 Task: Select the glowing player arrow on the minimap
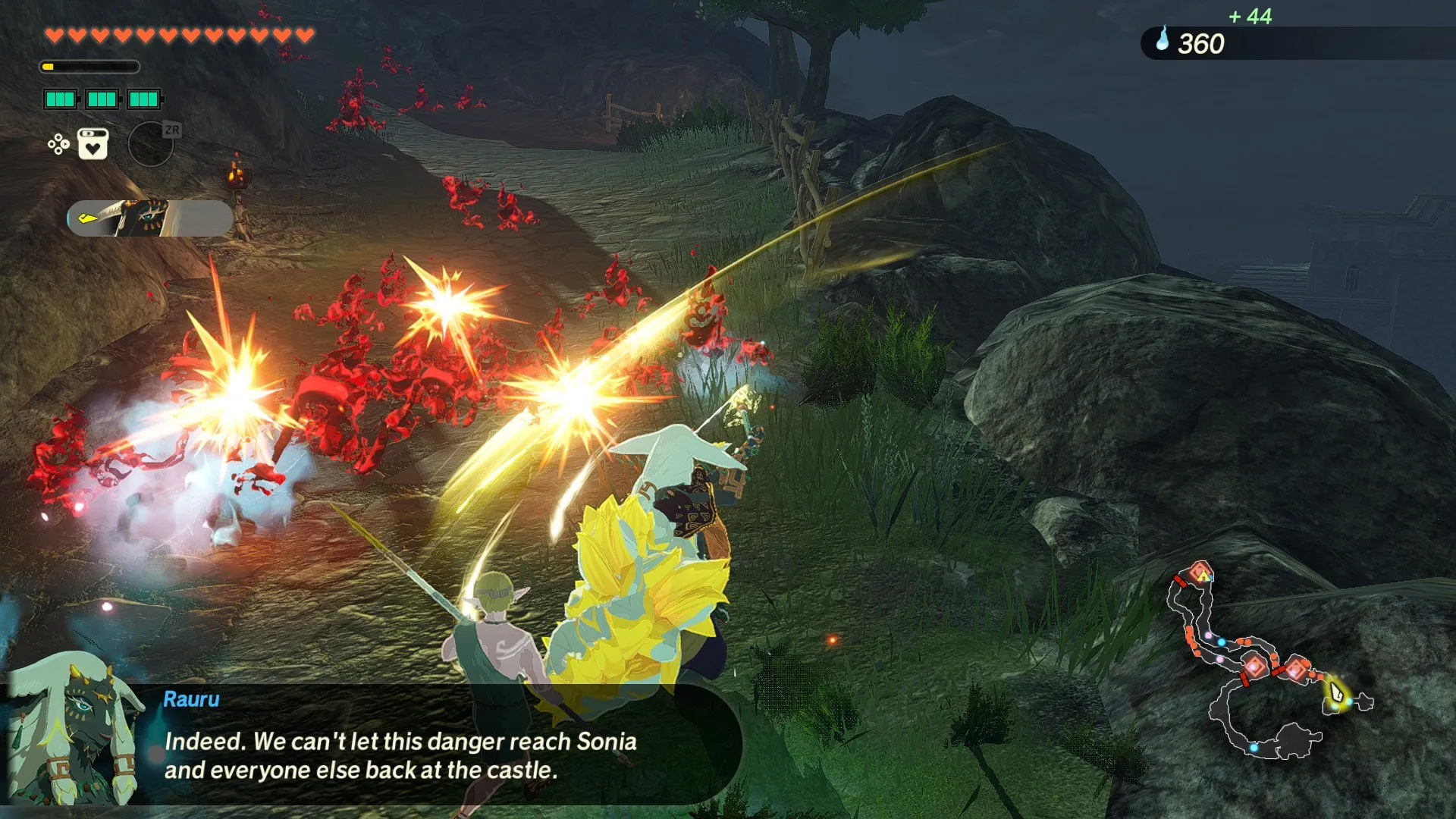1338,692
